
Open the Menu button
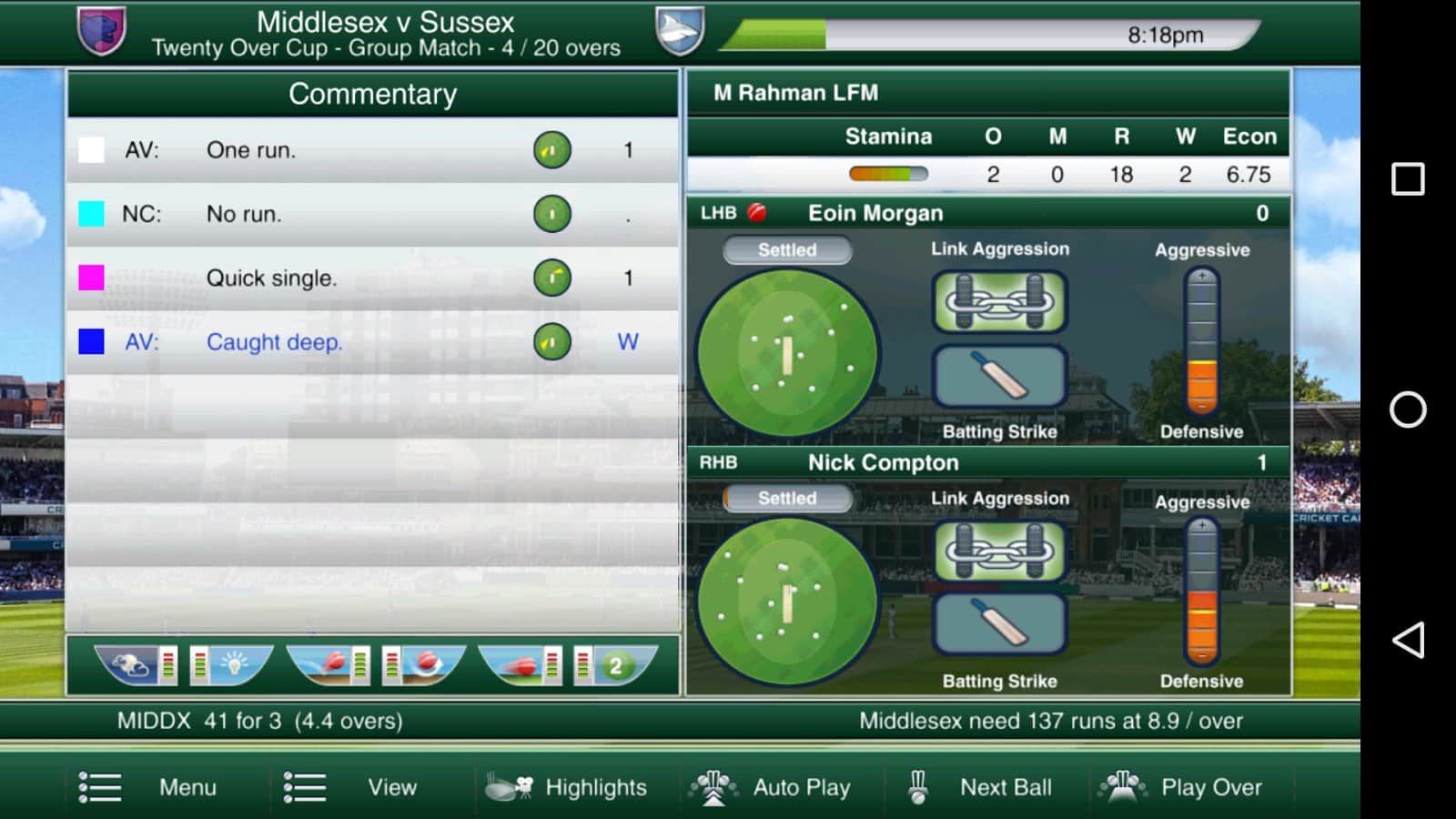[x=149, y=787]
